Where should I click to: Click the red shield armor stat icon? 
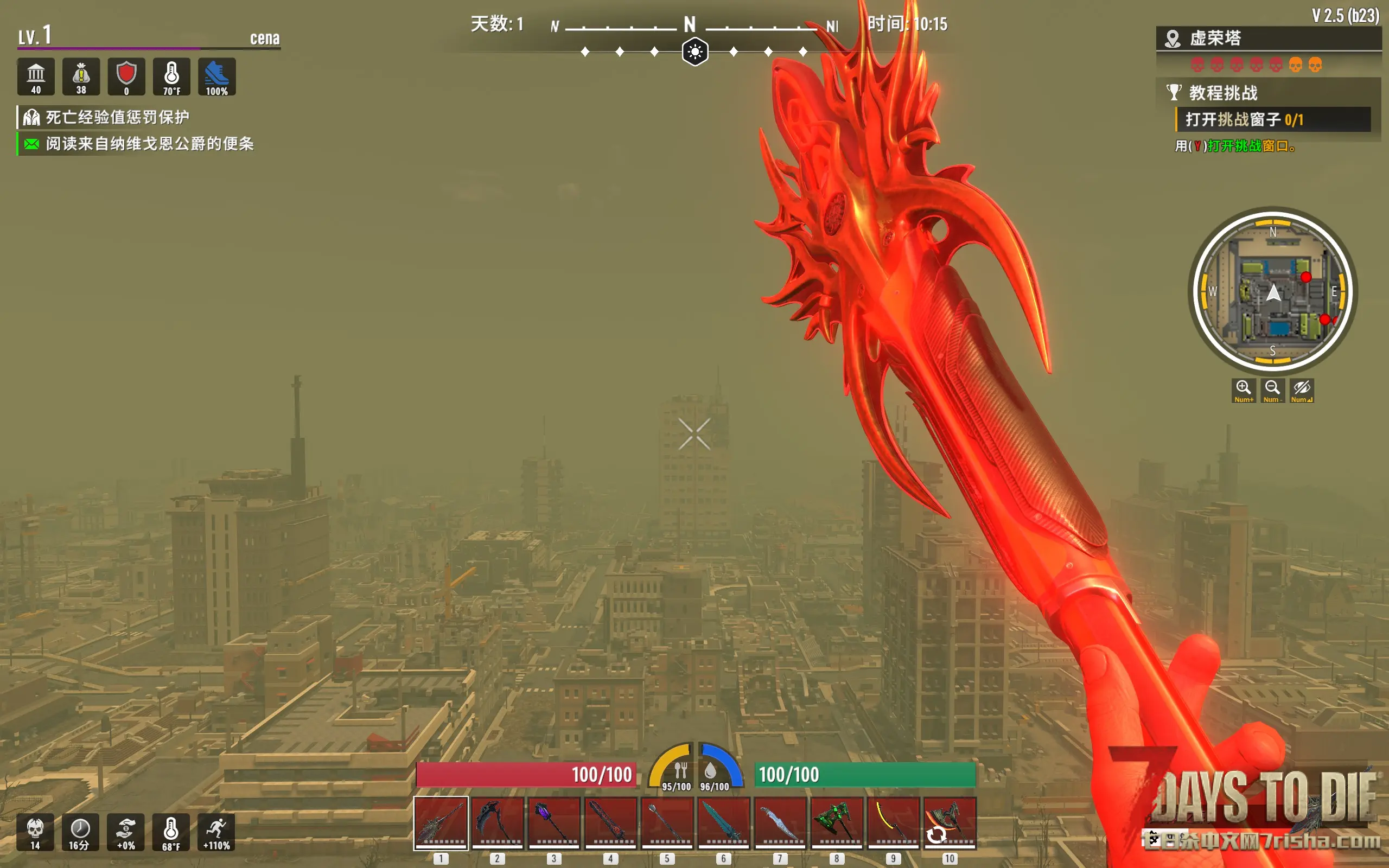coord(126,77)
